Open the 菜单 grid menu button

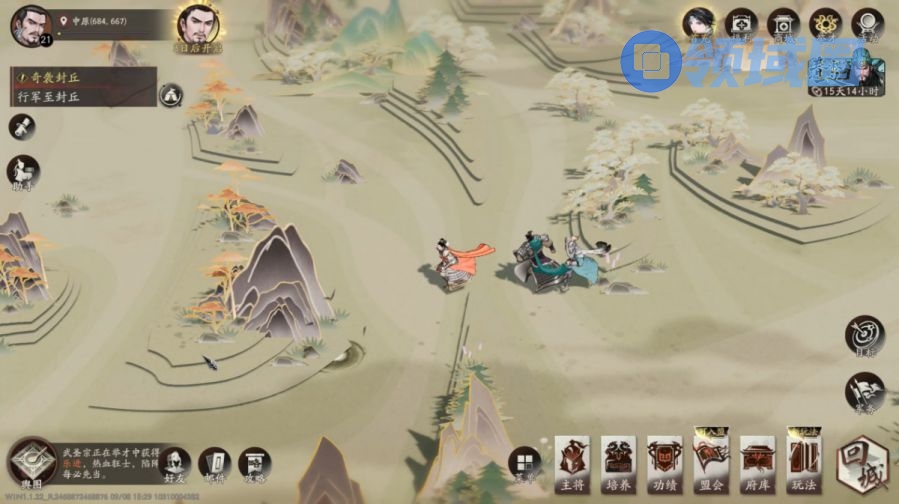click(524, 463)
